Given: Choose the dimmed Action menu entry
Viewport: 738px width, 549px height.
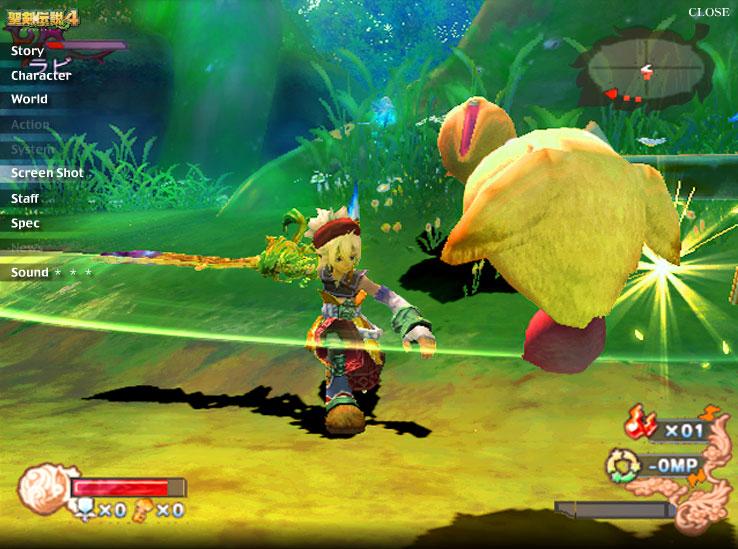Looking at the screenshot, I should [30, 125].
